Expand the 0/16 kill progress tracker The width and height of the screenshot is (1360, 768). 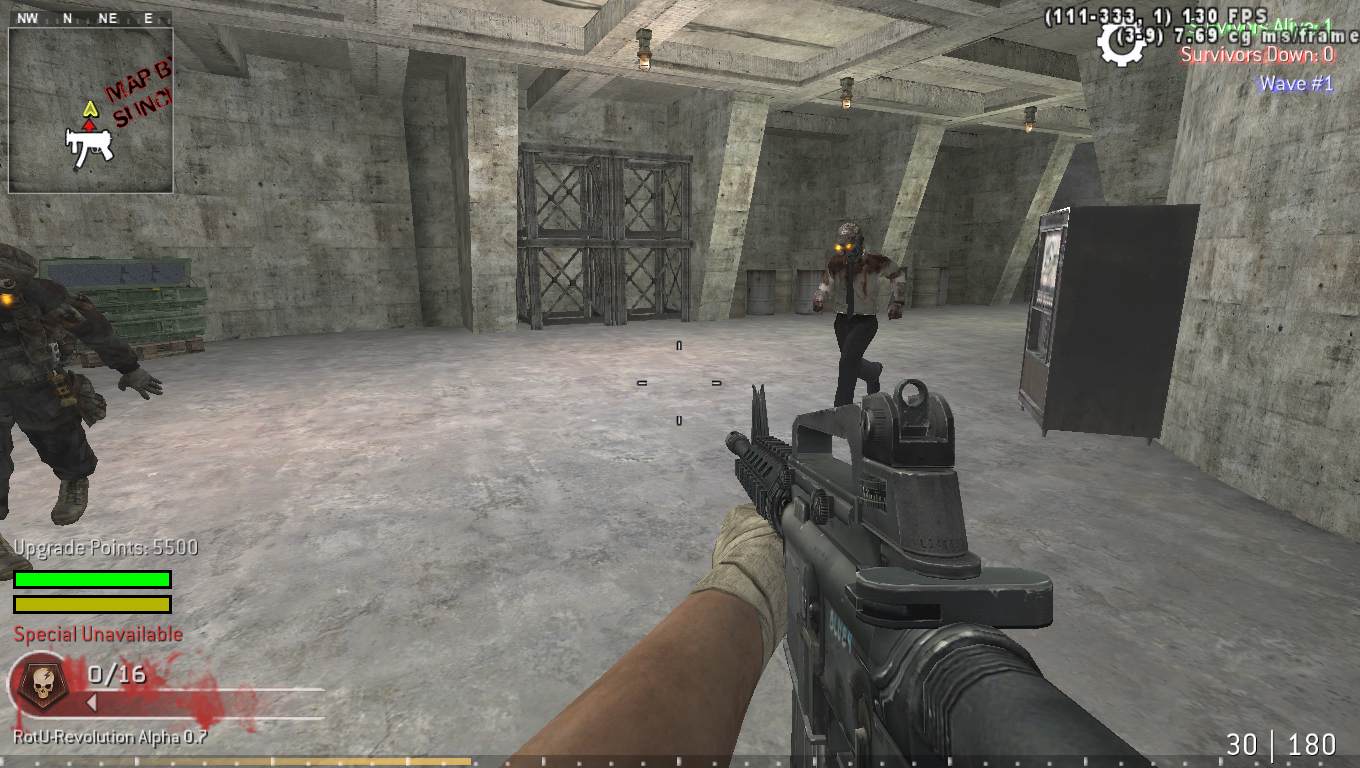[115, 674]
